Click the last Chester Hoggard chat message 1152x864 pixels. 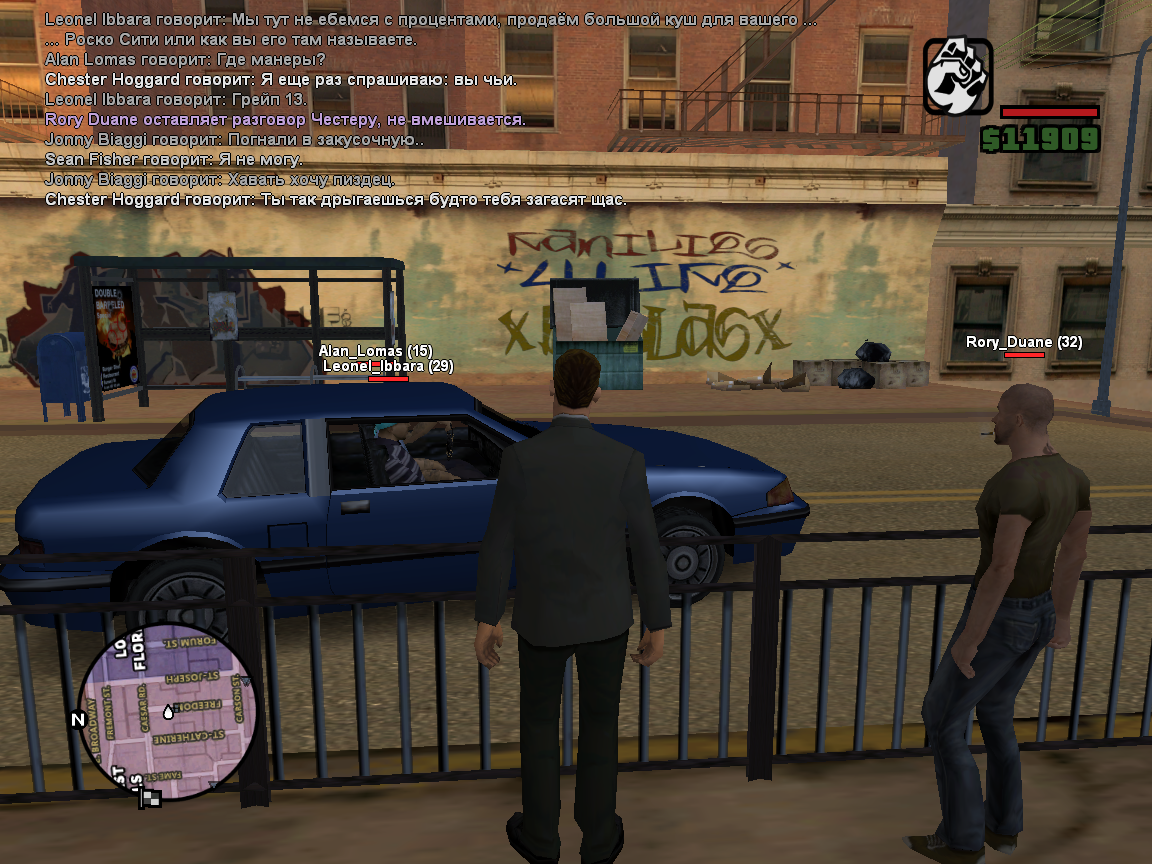tap(336, 200)
